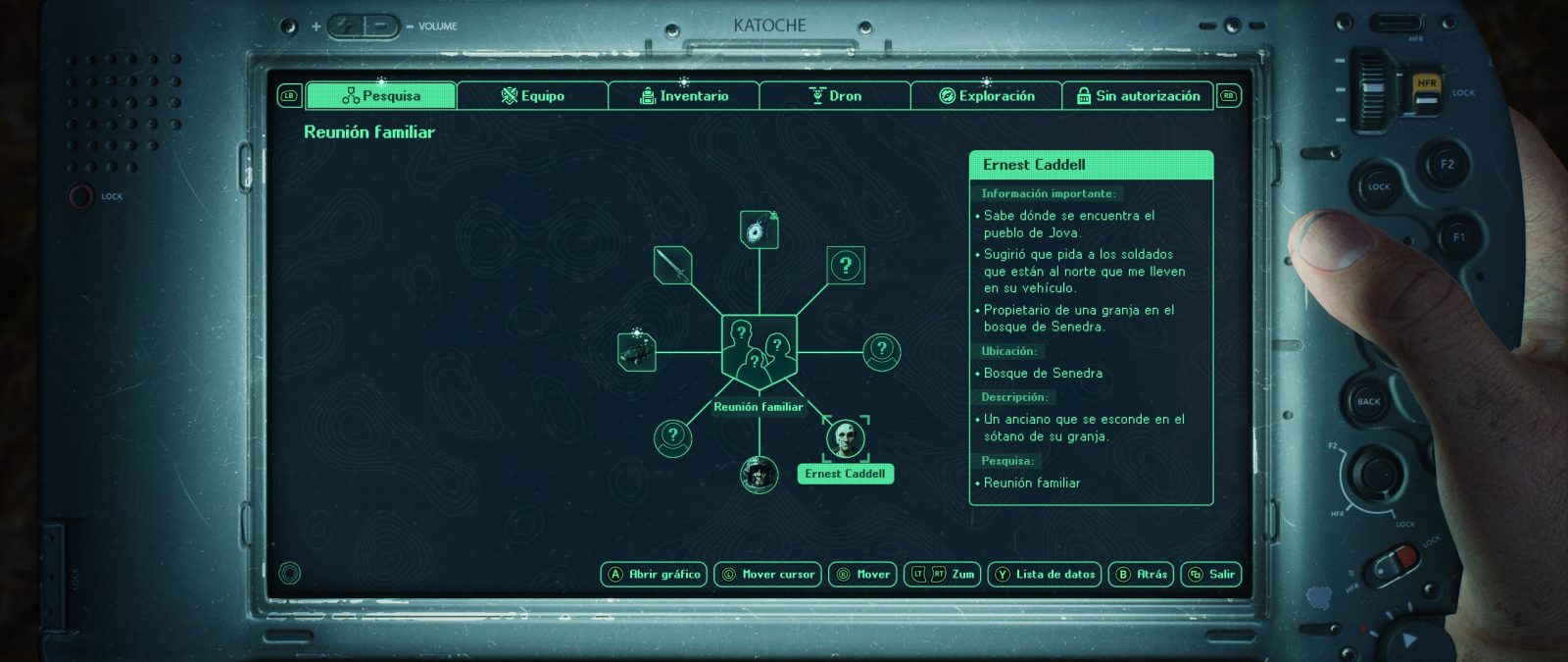Viewport: 1568px width, 662px height.
Task: Go to the Exploración tab
Action: tap(986, 95)
